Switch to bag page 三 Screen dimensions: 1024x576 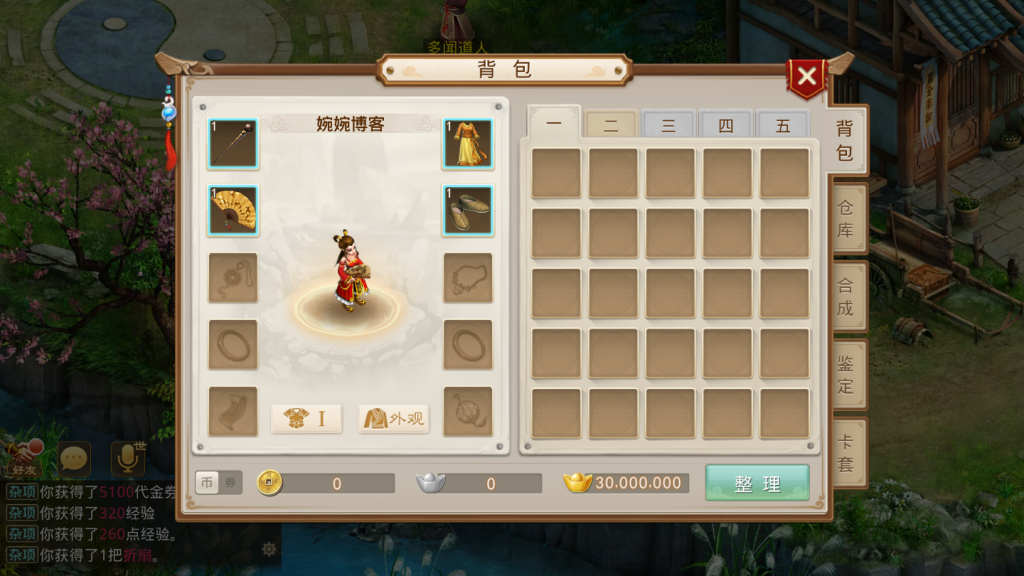[x=668, y=126]
